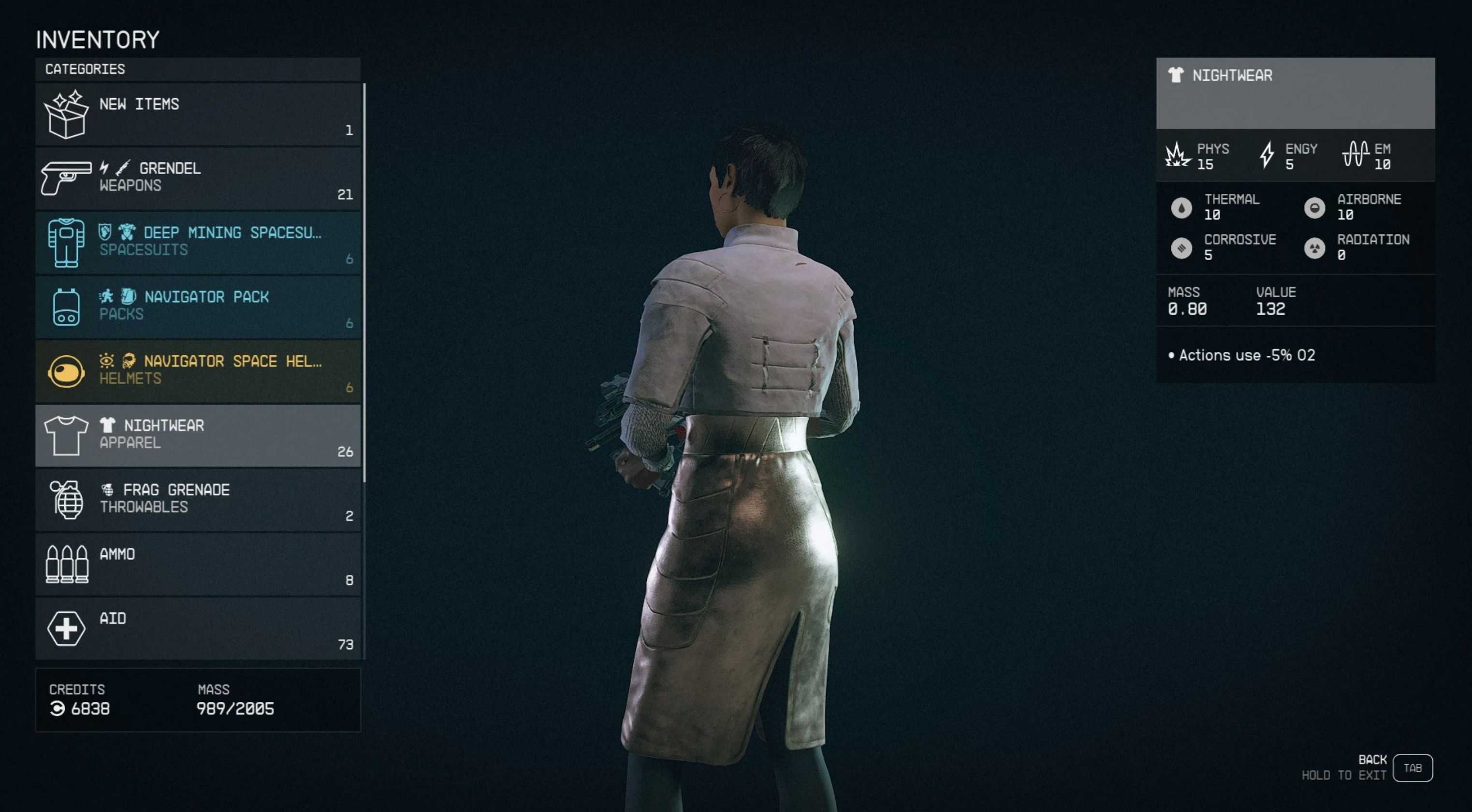
Task: Open the Deep Mining Spacesuits category
Action: click(x=198, y=243)
